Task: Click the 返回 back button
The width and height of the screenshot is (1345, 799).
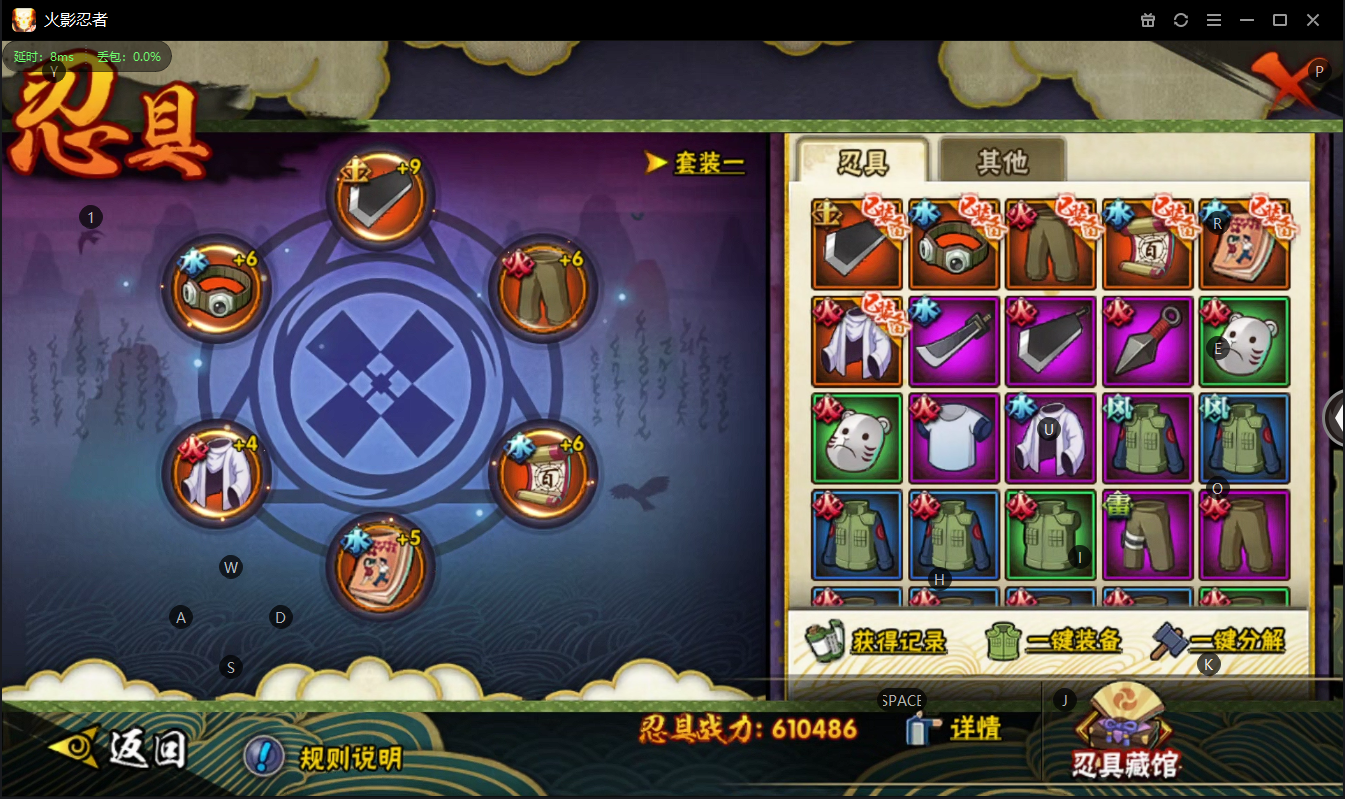Action: [x=120, y=749]
